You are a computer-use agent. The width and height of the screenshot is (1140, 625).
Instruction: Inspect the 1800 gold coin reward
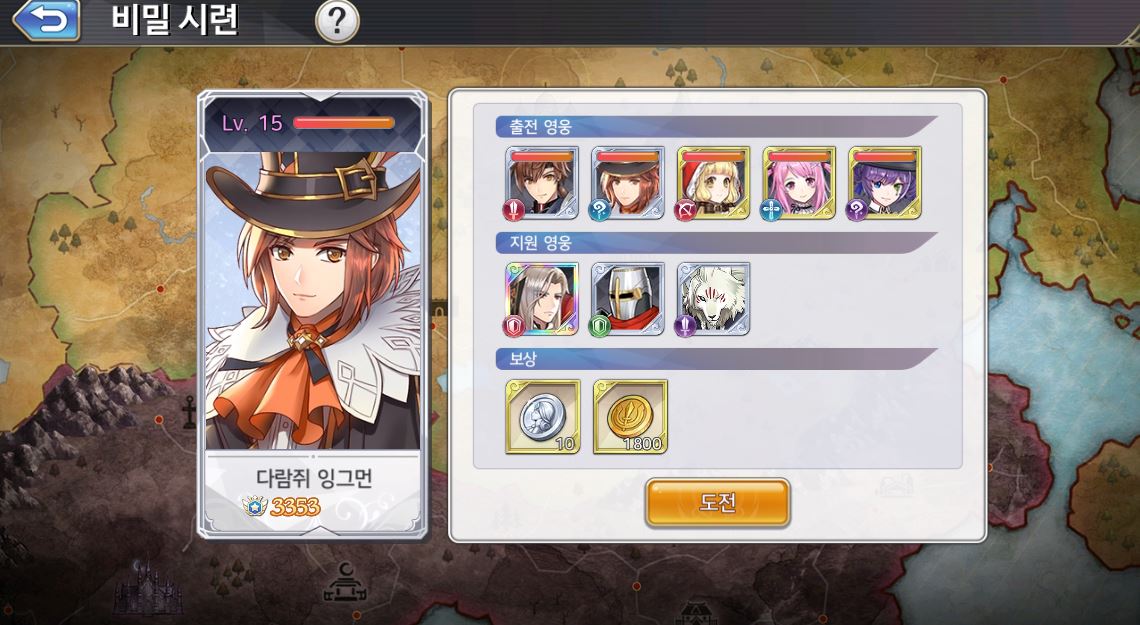[630, 416]
